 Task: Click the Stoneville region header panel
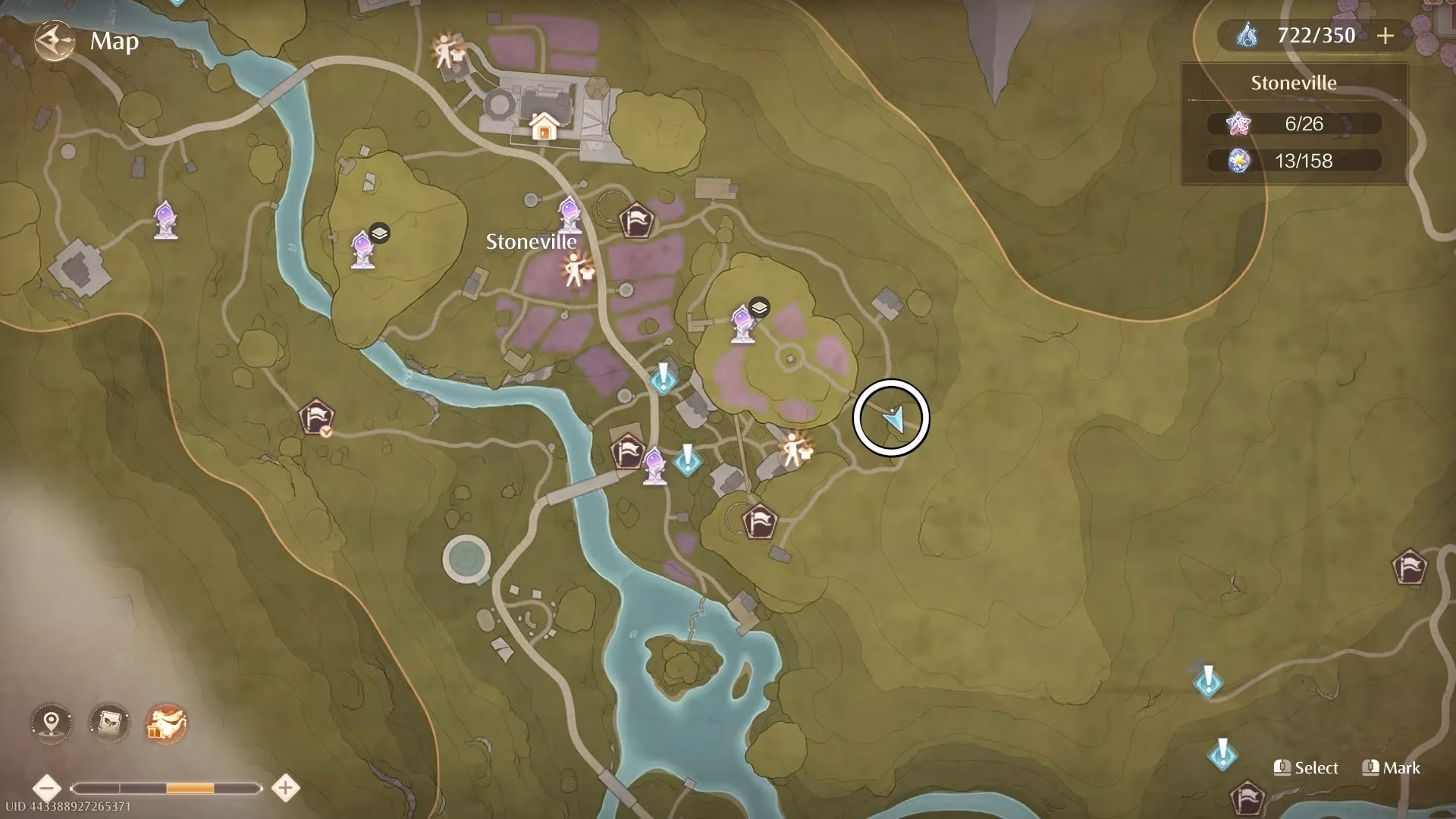[1293, 83]
